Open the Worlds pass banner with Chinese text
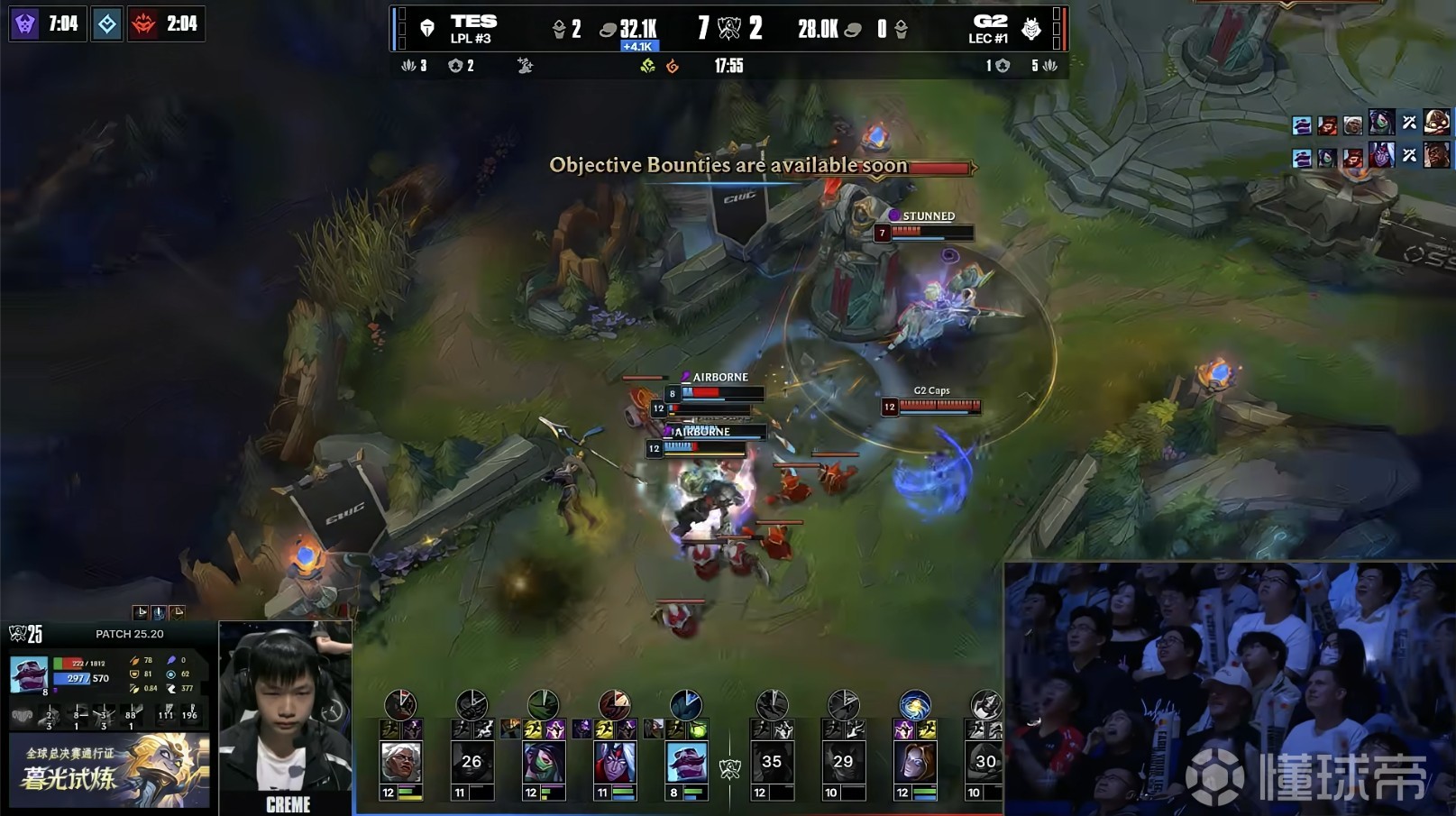 click(x=109, y=770)
